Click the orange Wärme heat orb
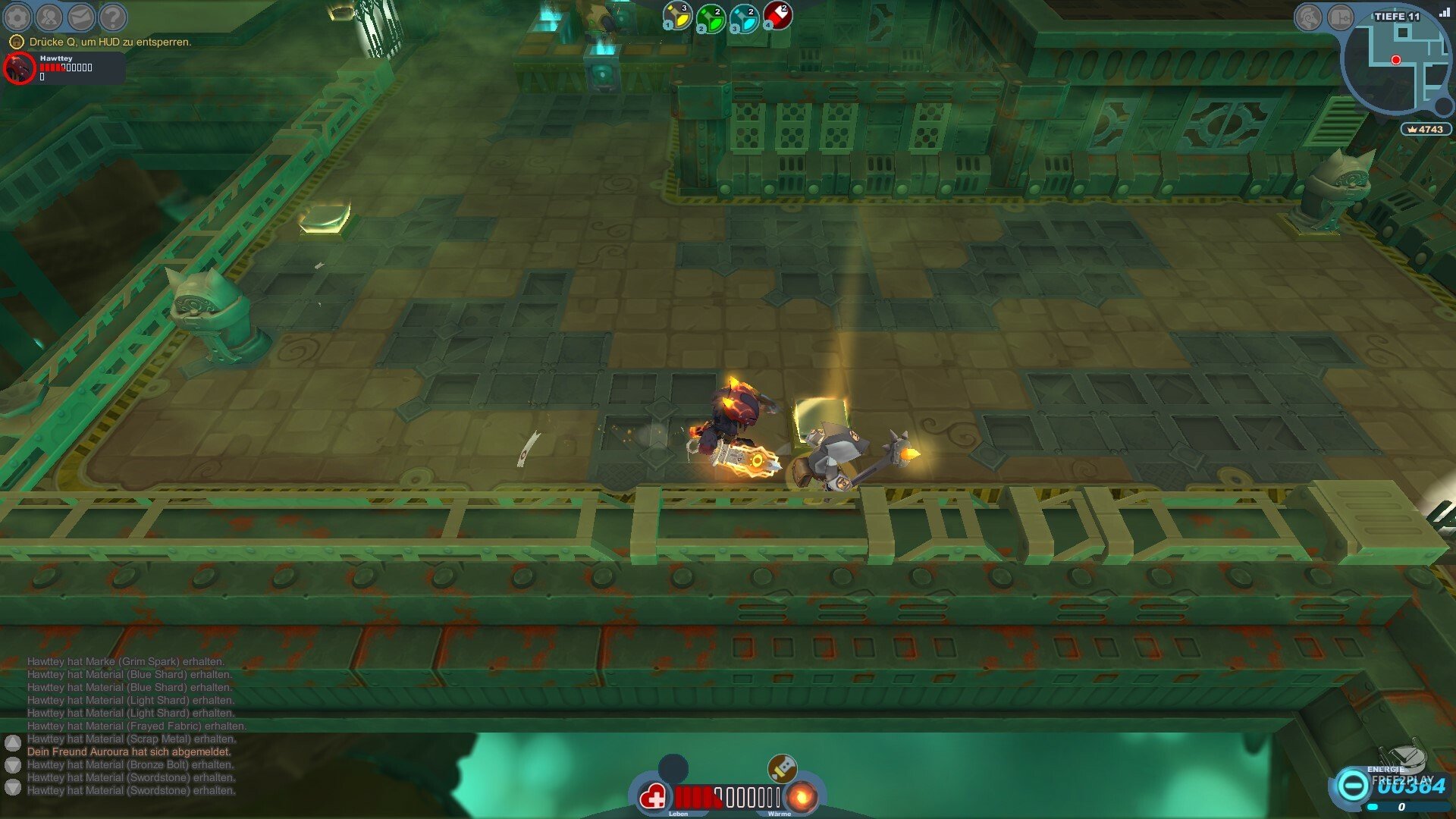The image size is (1456, 819). click(800, 797)
